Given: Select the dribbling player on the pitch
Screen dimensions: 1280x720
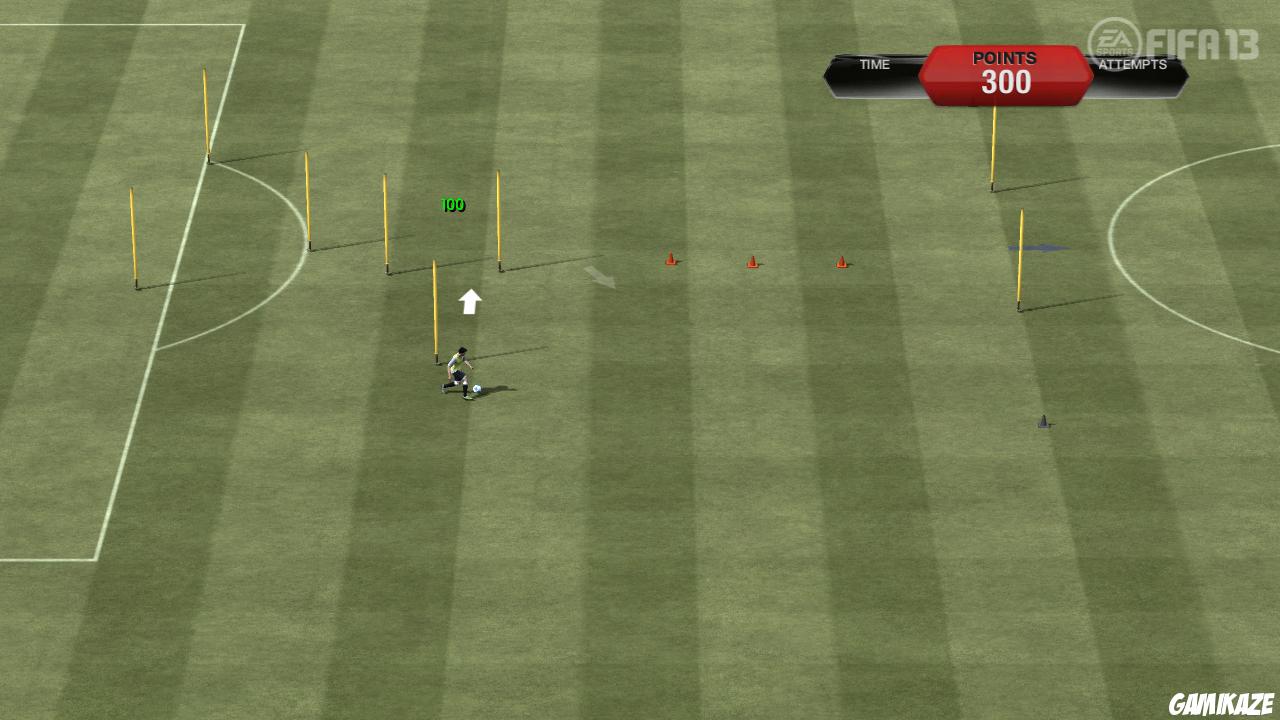Looking at the screenshot, I should (460, 370).
